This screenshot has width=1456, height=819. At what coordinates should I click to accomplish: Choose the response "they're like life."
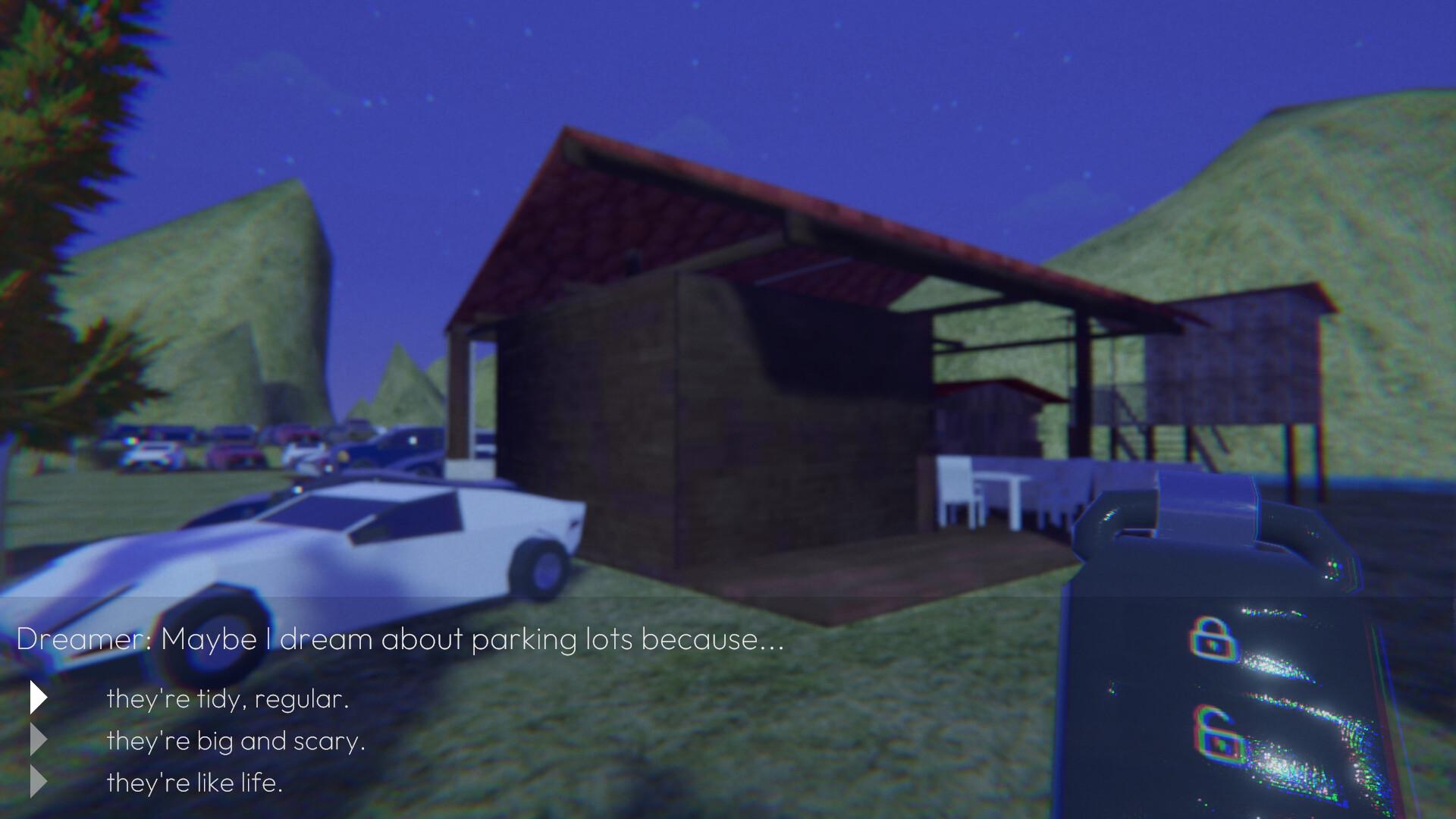[x=195, y=782]
